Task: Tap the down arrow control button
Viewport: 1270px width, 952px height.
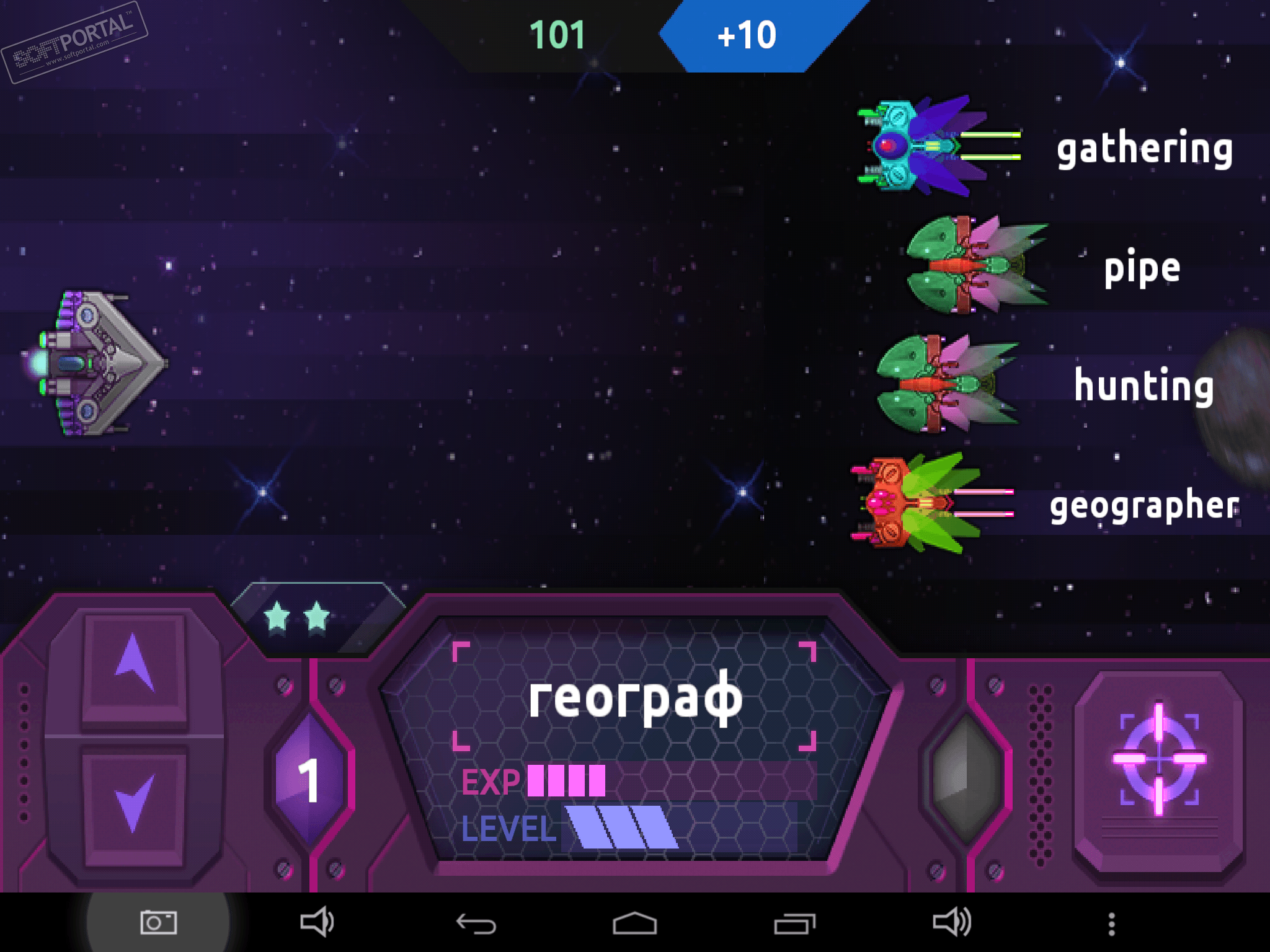Action: 135,803
